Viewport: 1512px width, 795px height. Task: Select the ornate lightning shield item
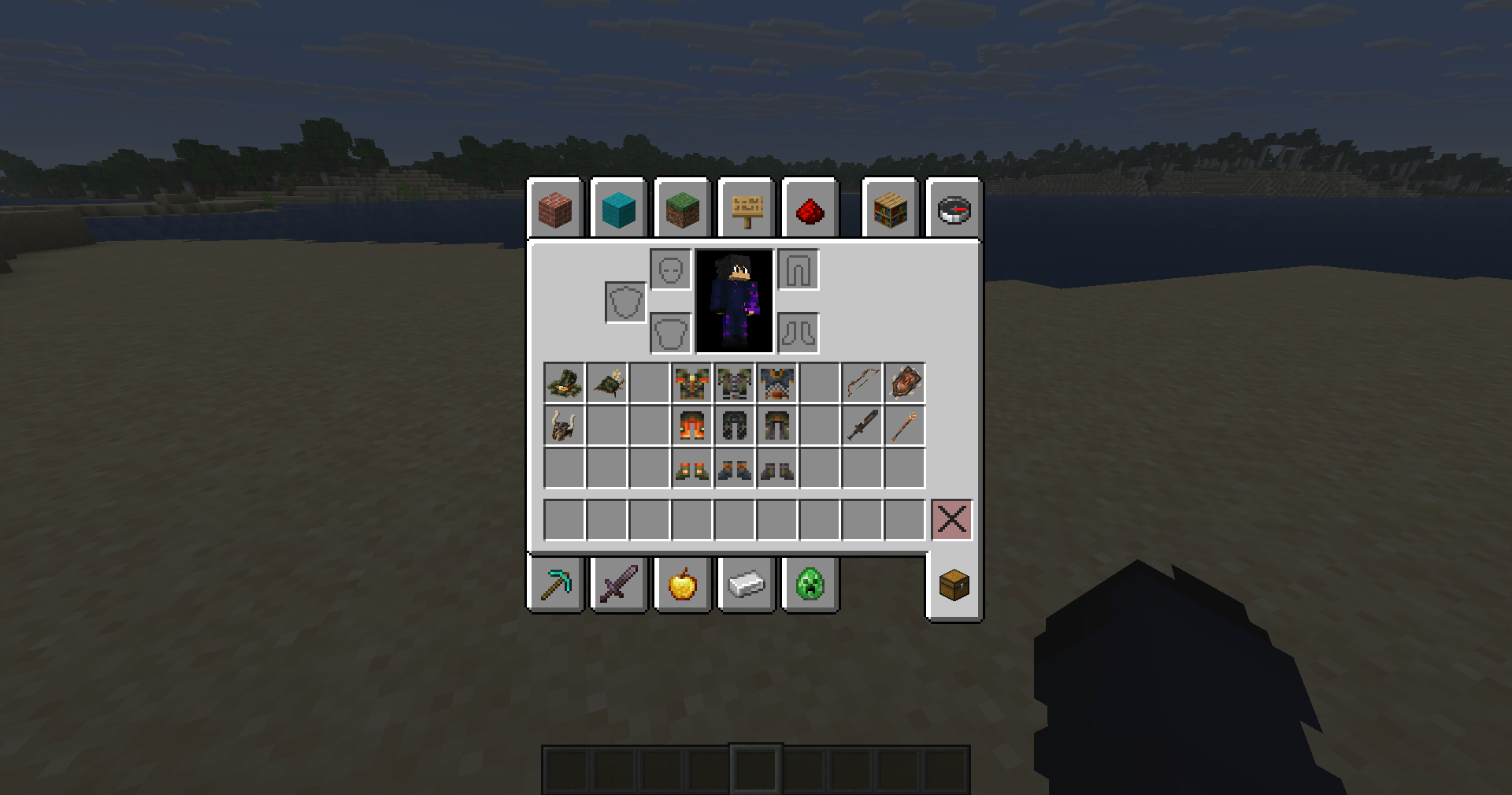coord(905,383)
